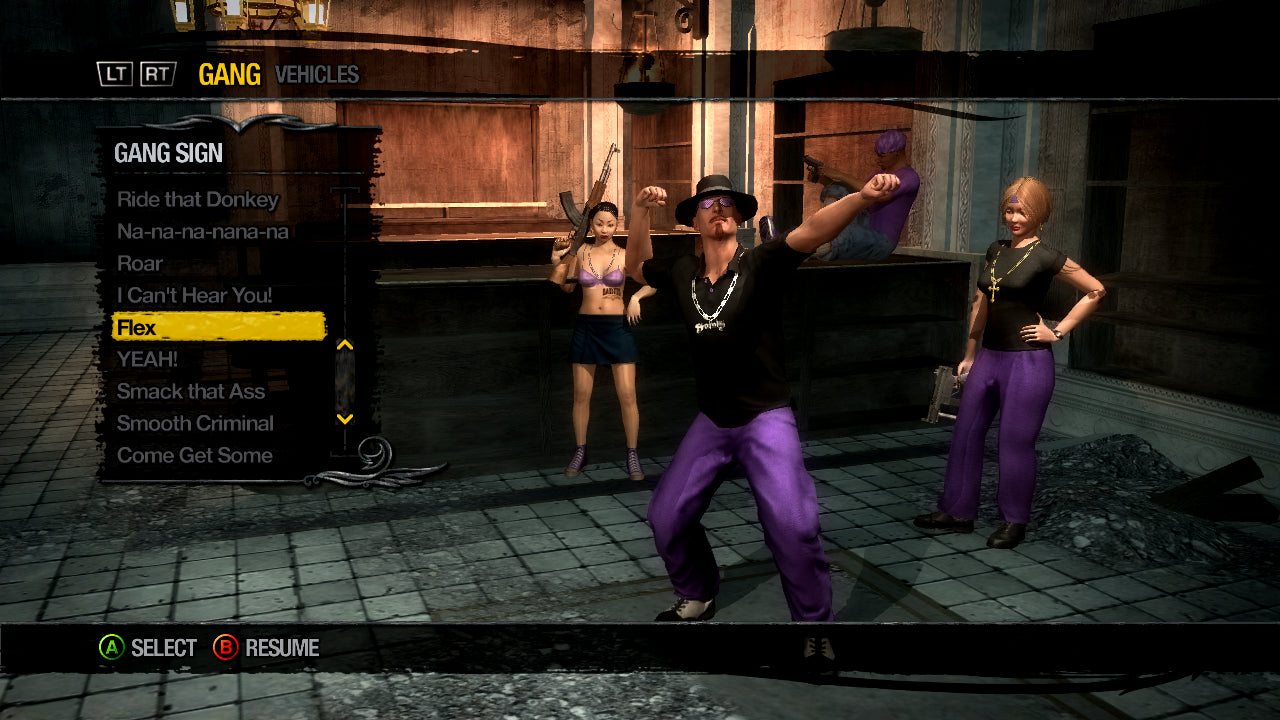Select I Can't Hear You! entry
Screen dimensions: 1280x720
(194, 296)
